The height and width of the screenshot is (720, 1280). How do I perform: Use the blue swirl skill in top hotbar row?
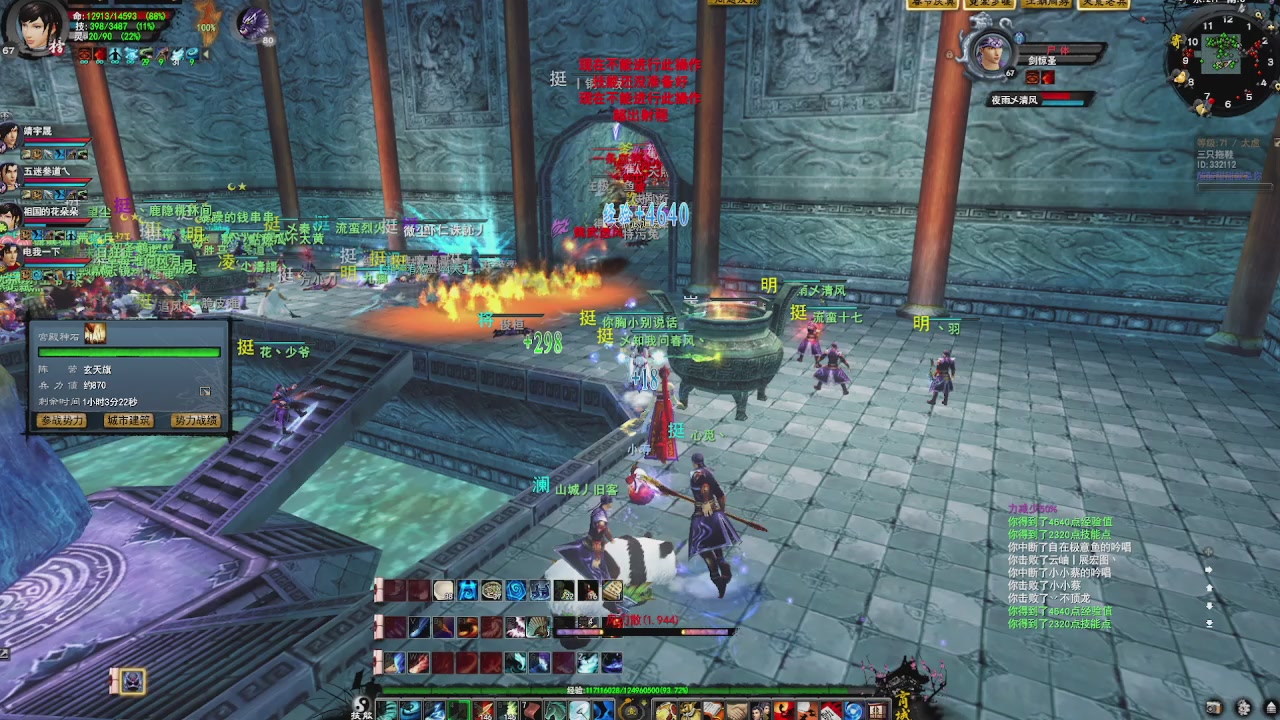pos(516,591)
